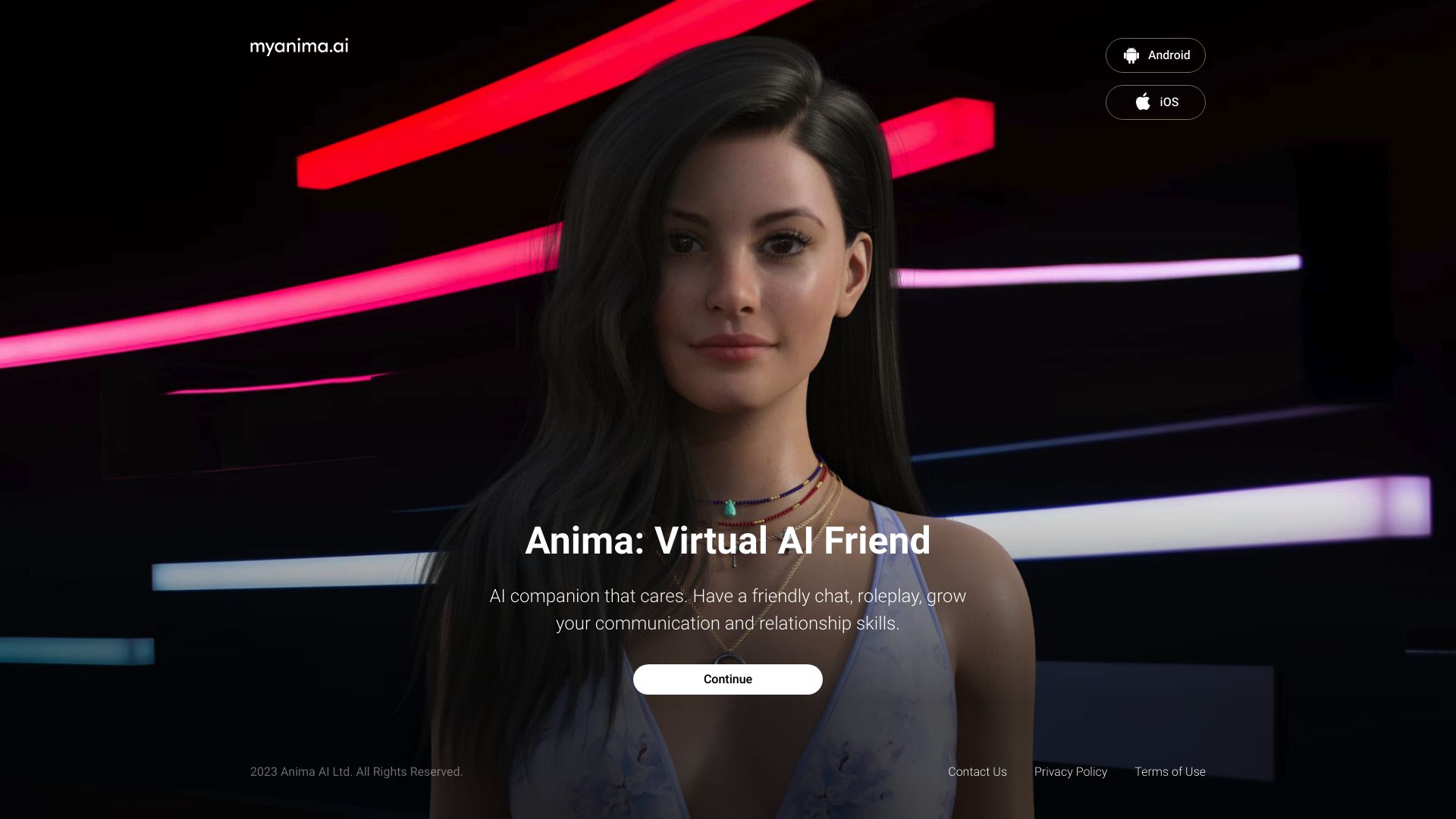Click Continue to start chatting
The height and width of the screenshot is (819, 1456).
click(727, 679)
